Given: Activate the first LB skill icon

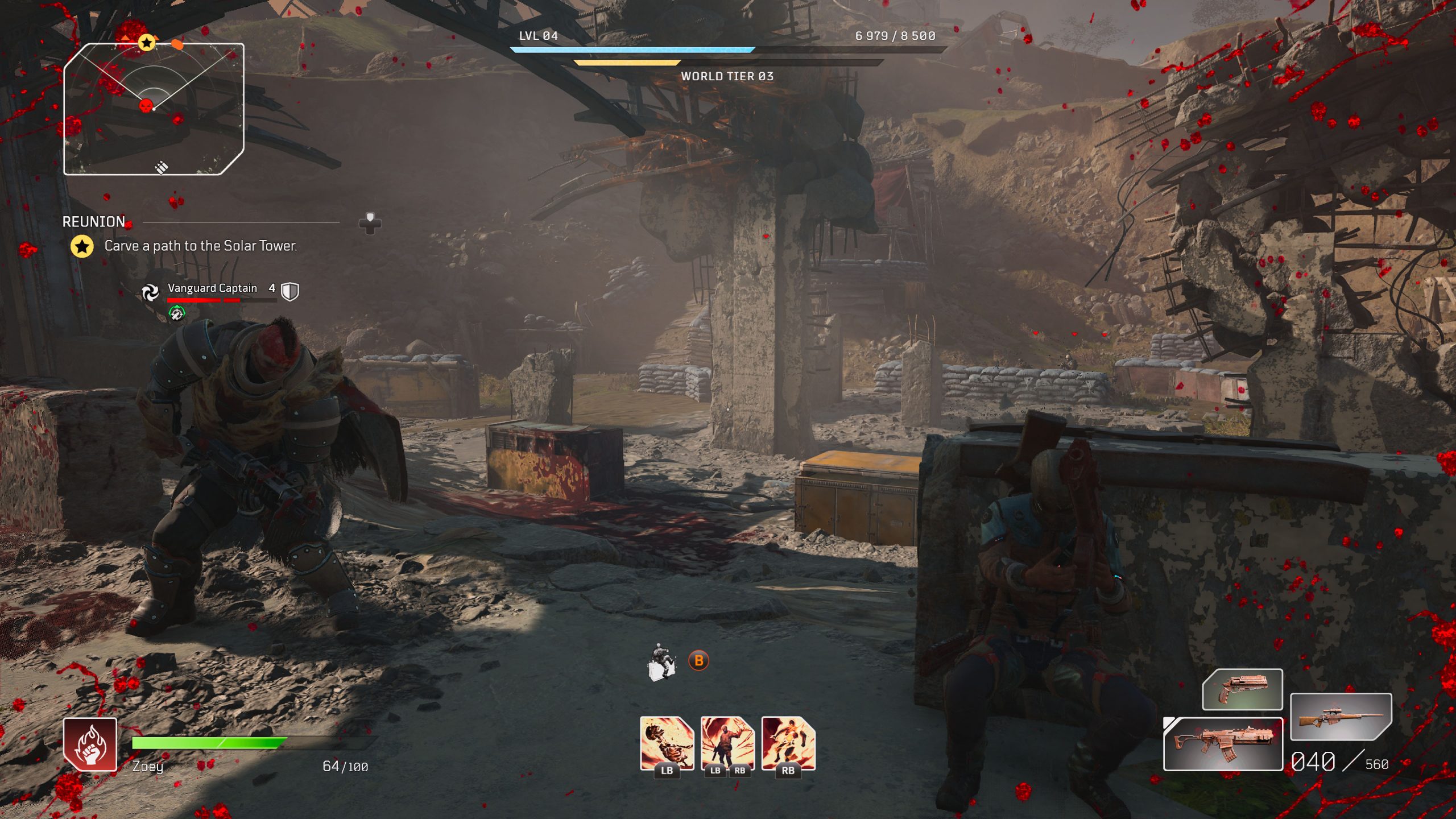Looking at the screenshot, I should [667, 743].
